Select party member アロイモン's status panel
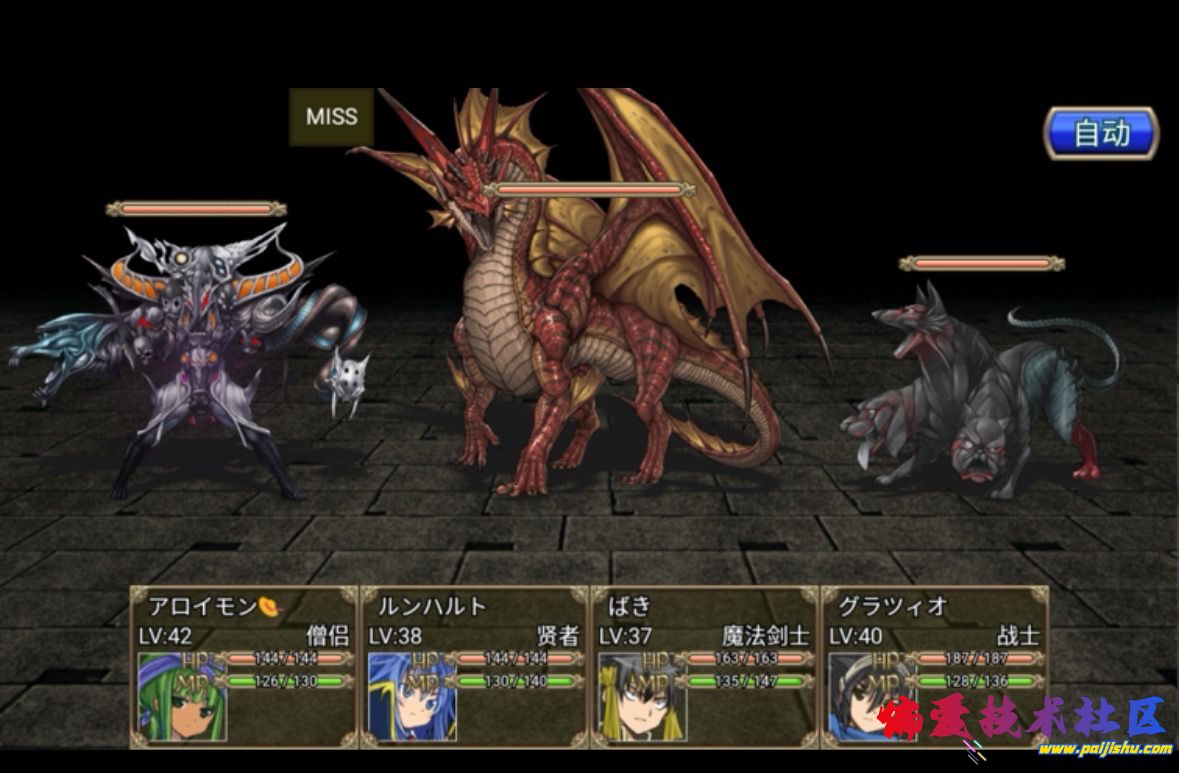The width and height of the screenshot is (1179, 773). pyautogui.click(x=243, y=665)
